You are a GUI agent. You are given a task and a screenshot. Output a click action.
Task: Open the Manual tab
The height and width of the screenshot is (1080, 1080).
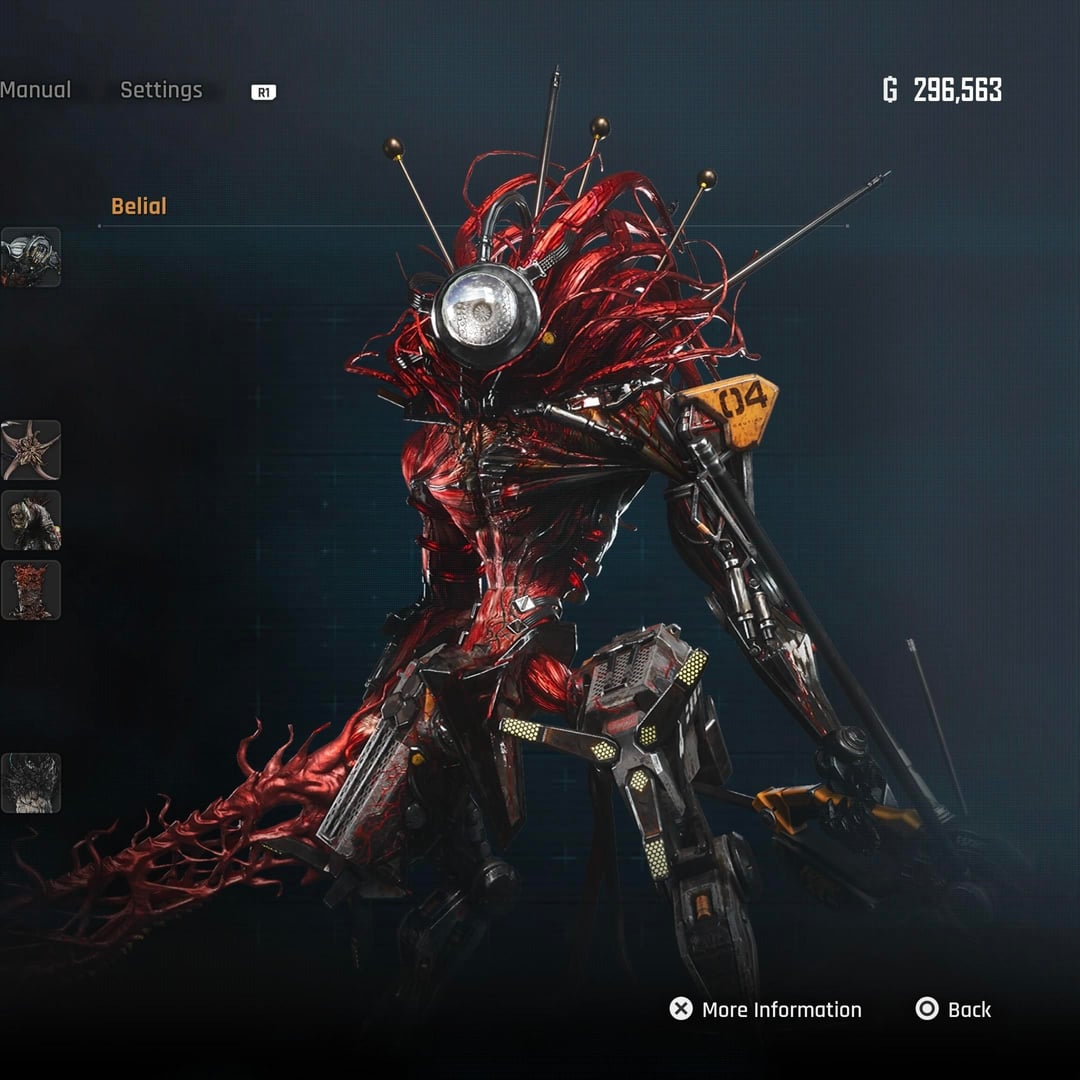pos(36,90)
